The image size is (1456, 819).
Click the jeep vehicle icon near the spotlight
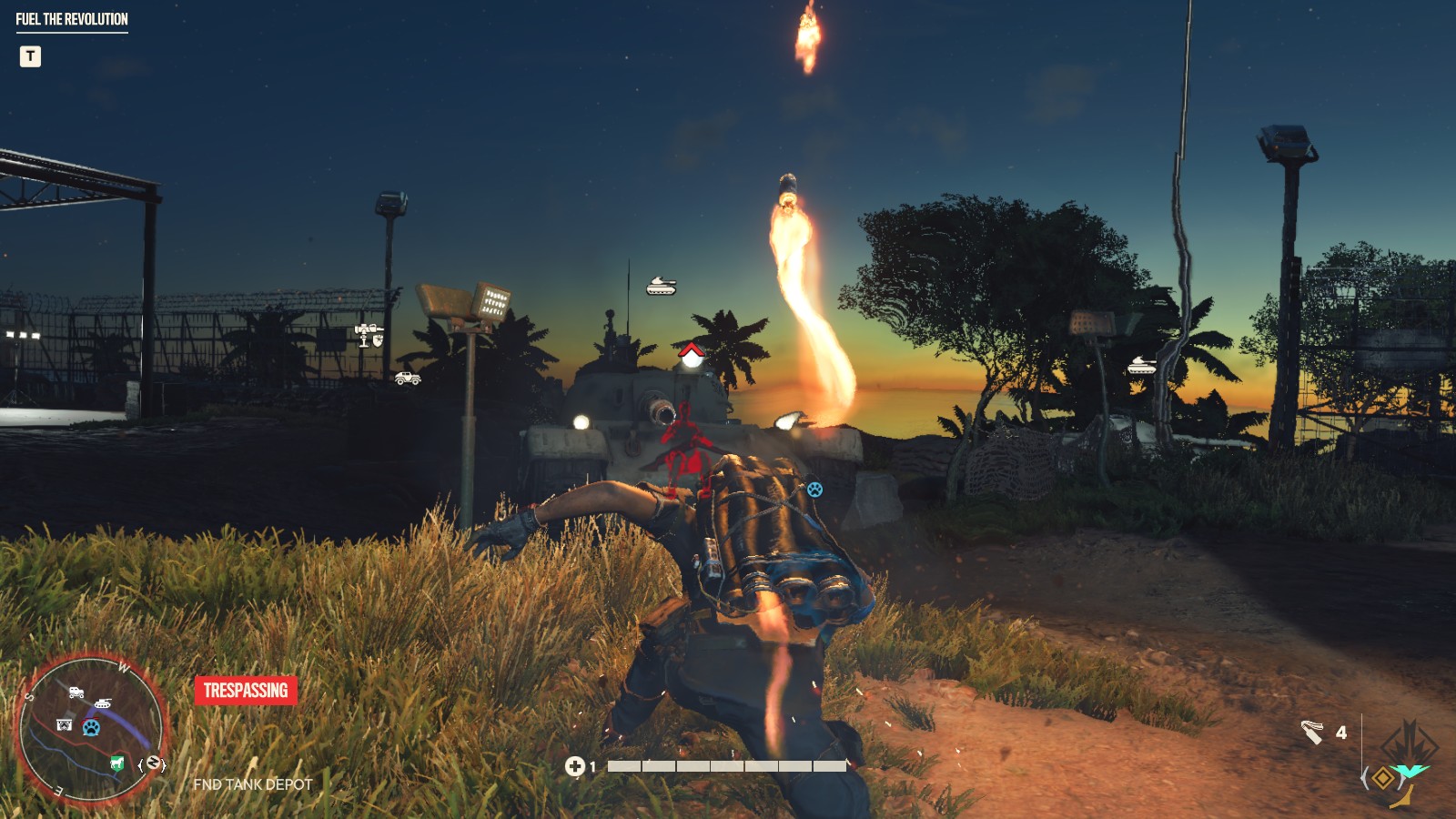point(408,380)
